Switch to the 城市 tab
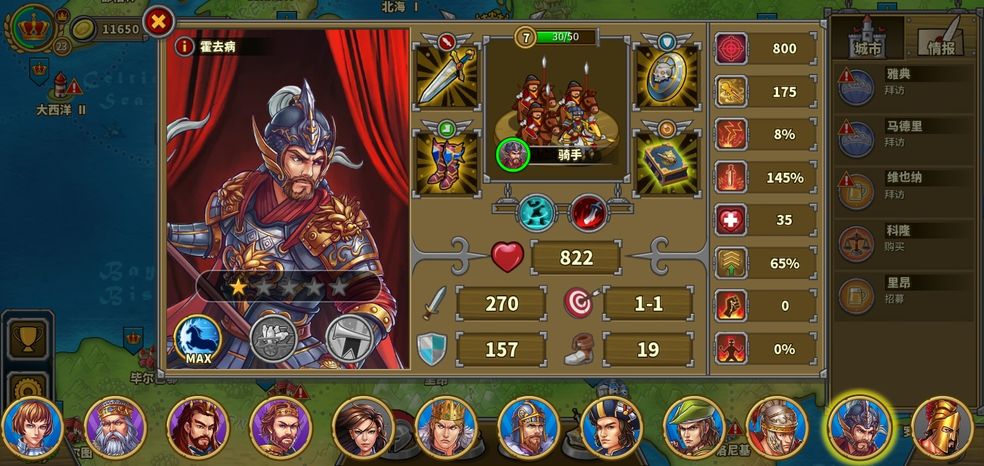This screenshot has height=466, width=984. 867,38
